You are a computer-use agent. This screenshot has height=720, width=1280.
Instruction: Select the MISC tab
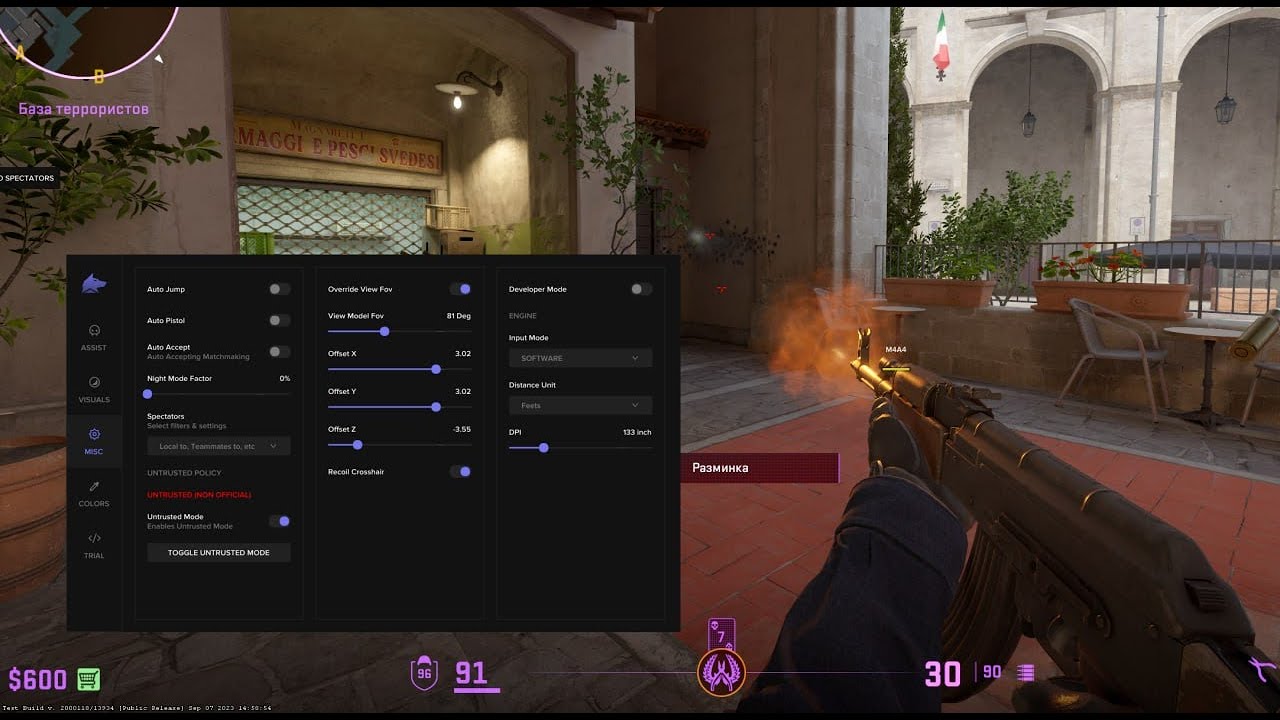tap(94, 440)
